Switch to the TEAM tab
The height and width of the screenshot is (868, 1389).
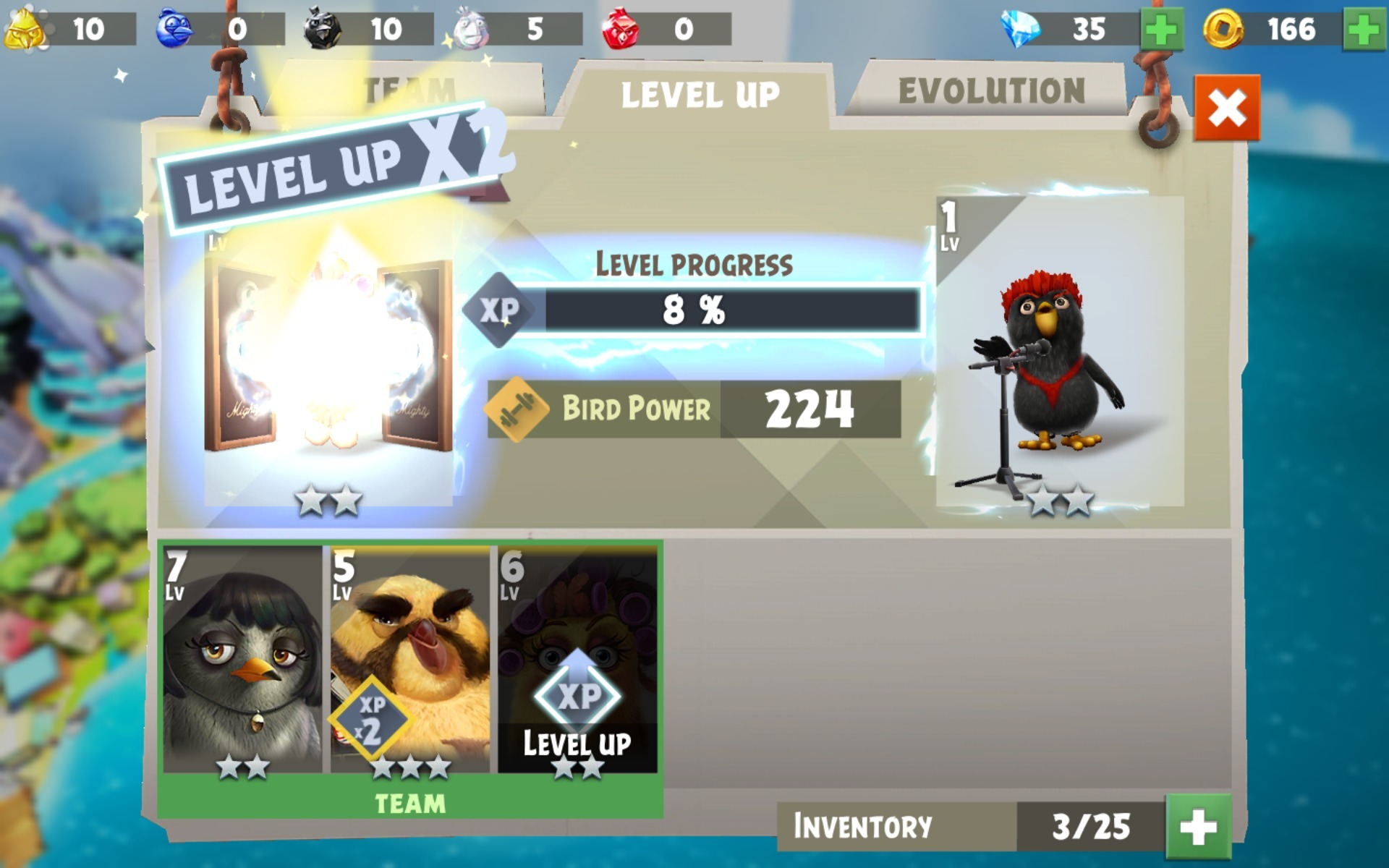[409, 90]
